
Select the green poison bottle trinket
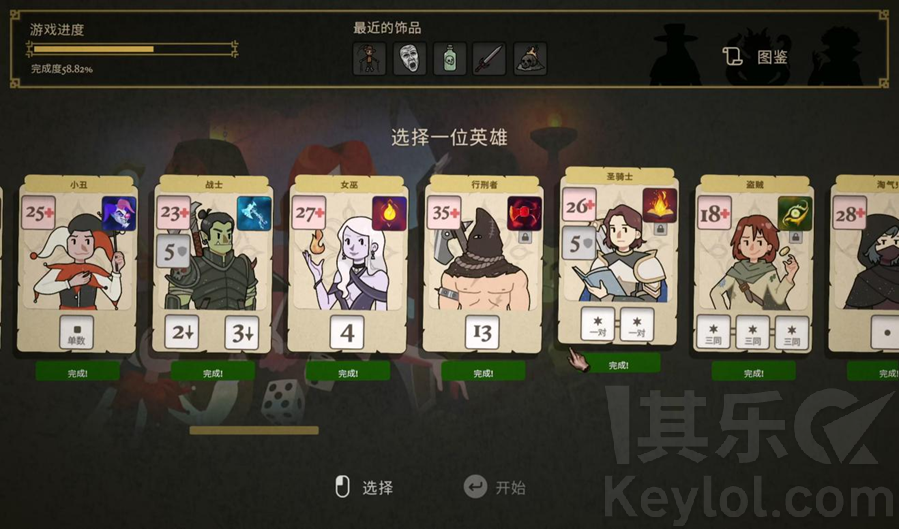(x=449, y=59)
